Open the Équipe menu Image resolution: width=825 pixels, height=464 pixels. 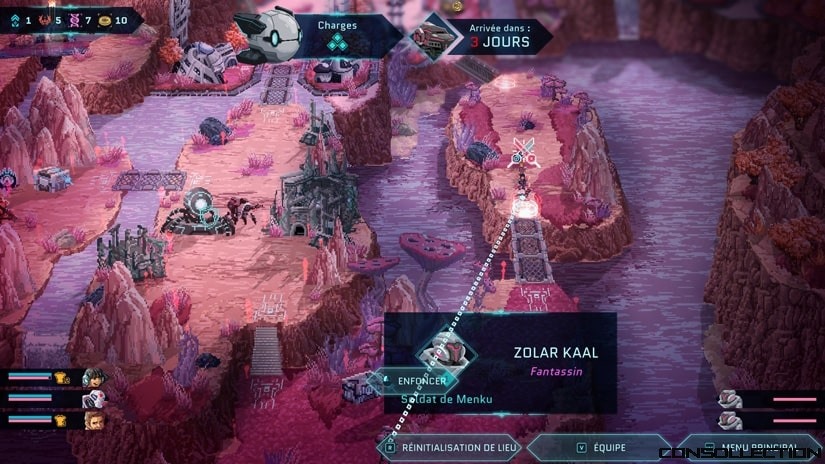(598, 448)
